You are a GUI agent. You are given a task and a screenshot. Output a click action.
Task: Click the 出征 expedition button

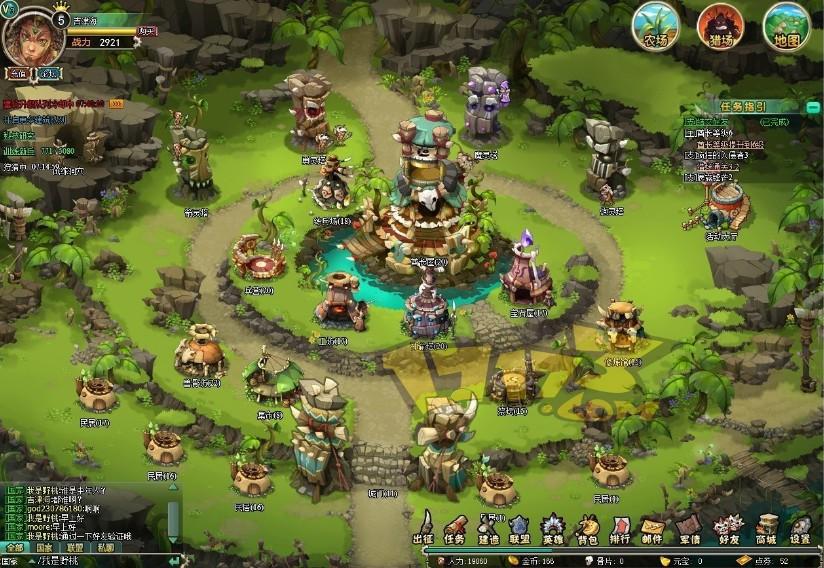424,528
